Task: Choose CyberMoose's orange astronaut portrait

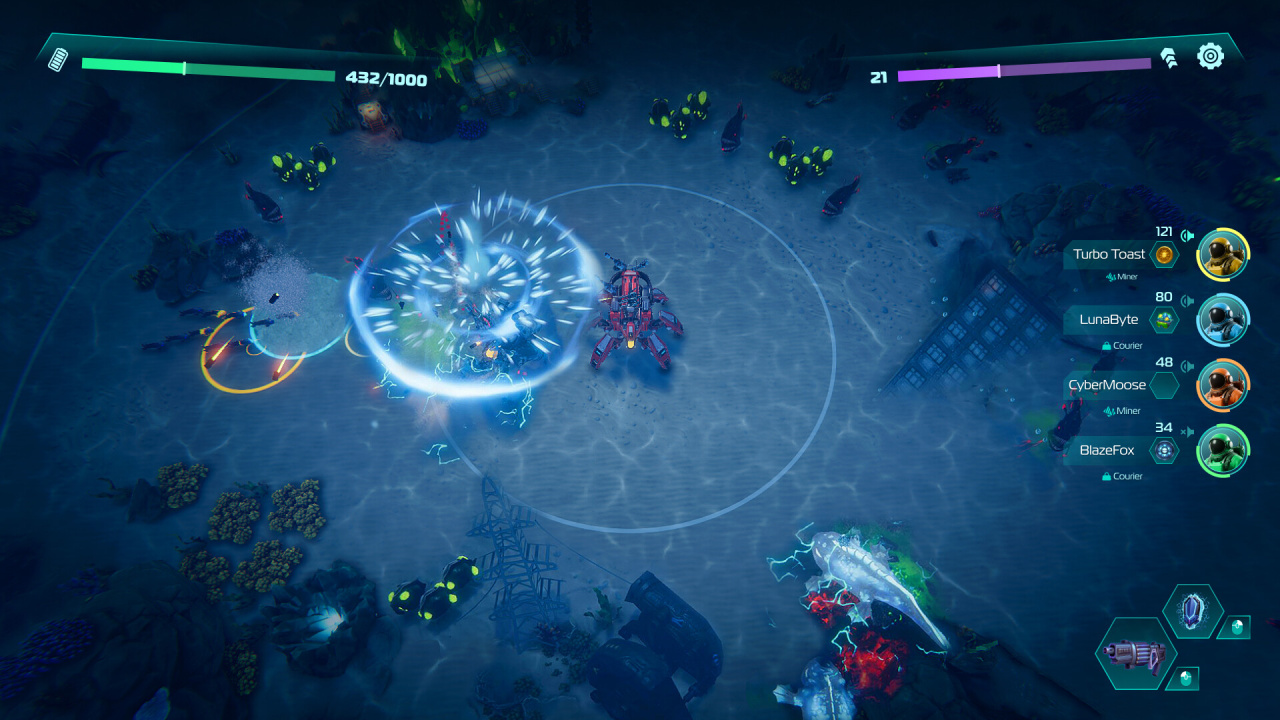Action: [x=1222, y=385]
